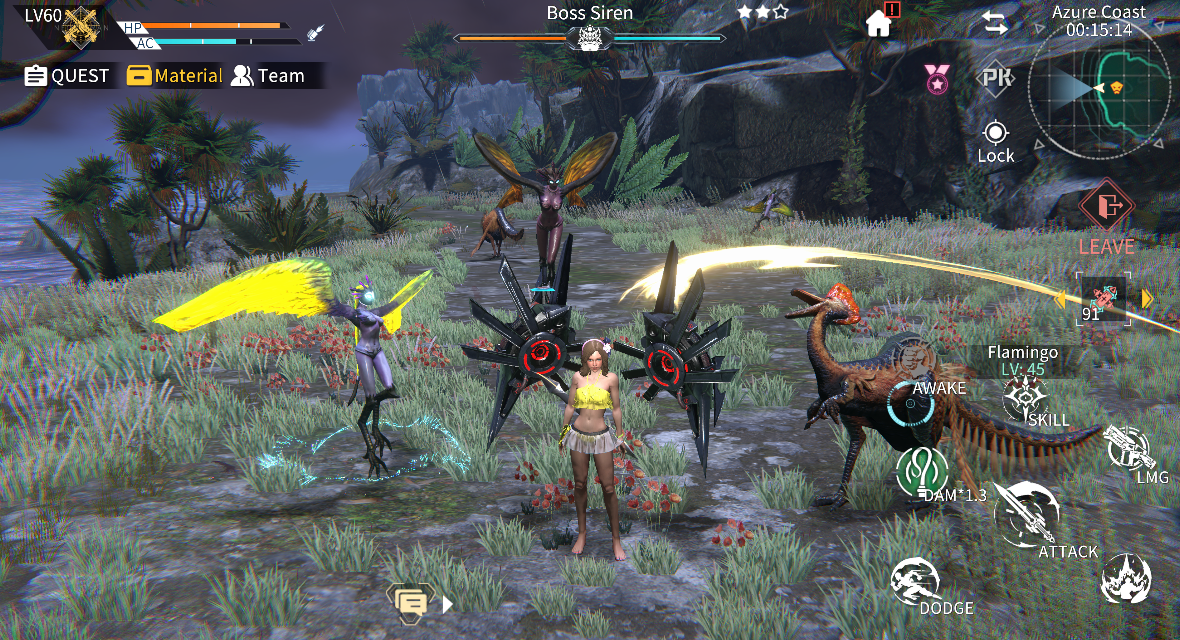Trigger the AWAKE ability

click(911, 401)
